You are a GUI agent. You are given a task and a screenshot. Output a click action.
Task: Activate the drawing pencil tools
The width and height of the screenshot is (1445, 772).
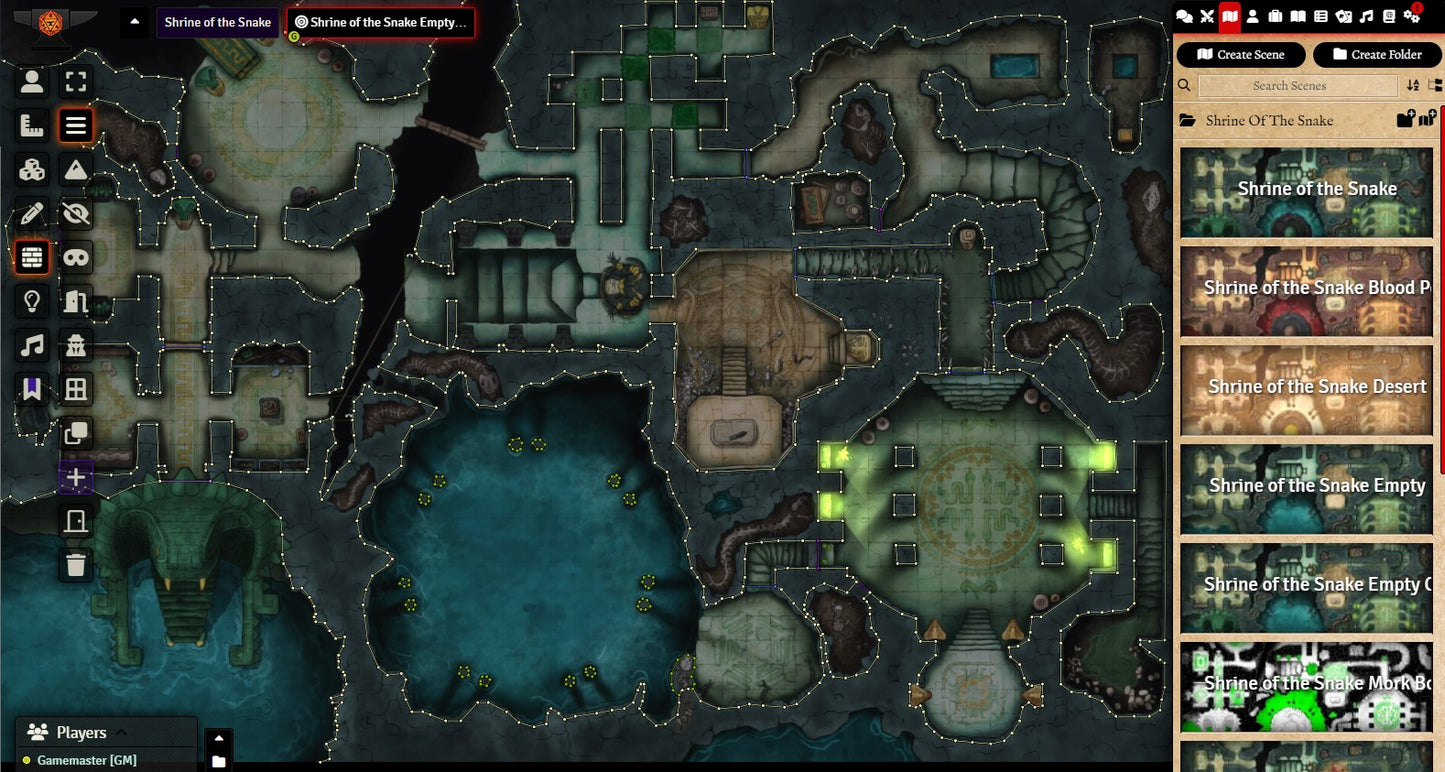coord(32,213)
